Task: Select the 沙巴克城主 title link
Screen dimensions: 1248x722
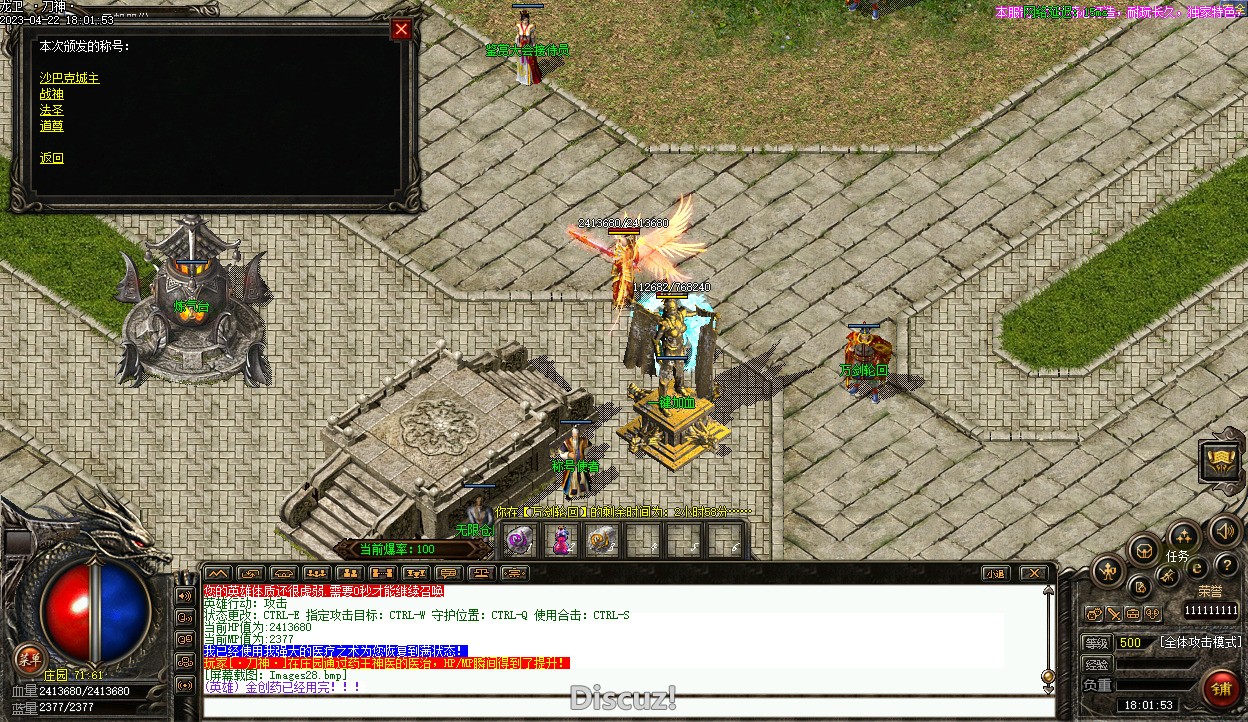Action: point(69,78)
